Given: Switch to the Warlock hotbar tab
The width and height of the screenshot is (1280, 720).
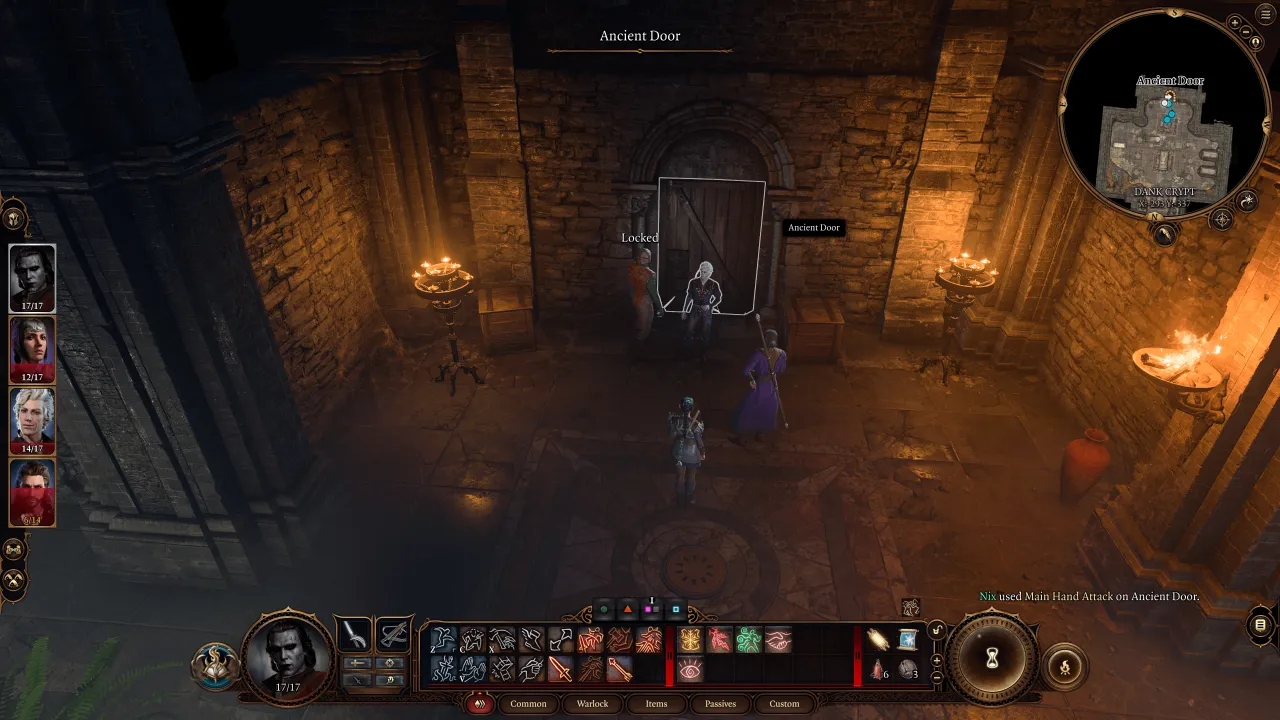Looking at the screenshot, I should (592, 704).
